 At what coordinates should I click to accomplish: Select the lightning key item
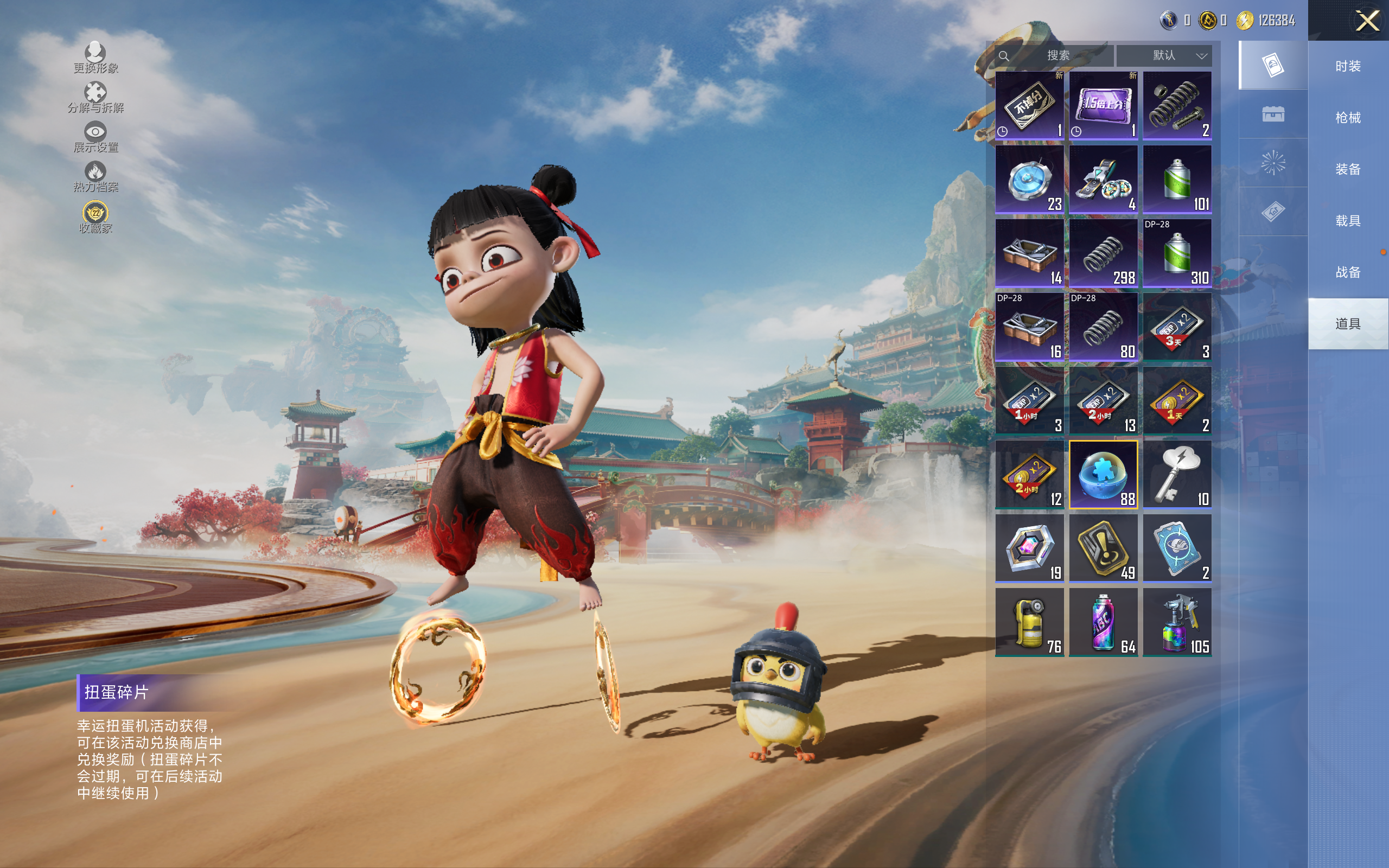[1177, 475]
